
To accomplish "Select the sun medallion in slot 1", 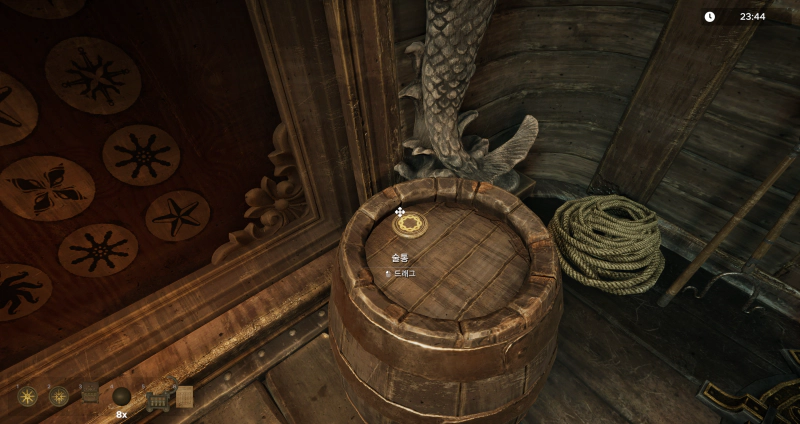I will [x=28, y=396].
